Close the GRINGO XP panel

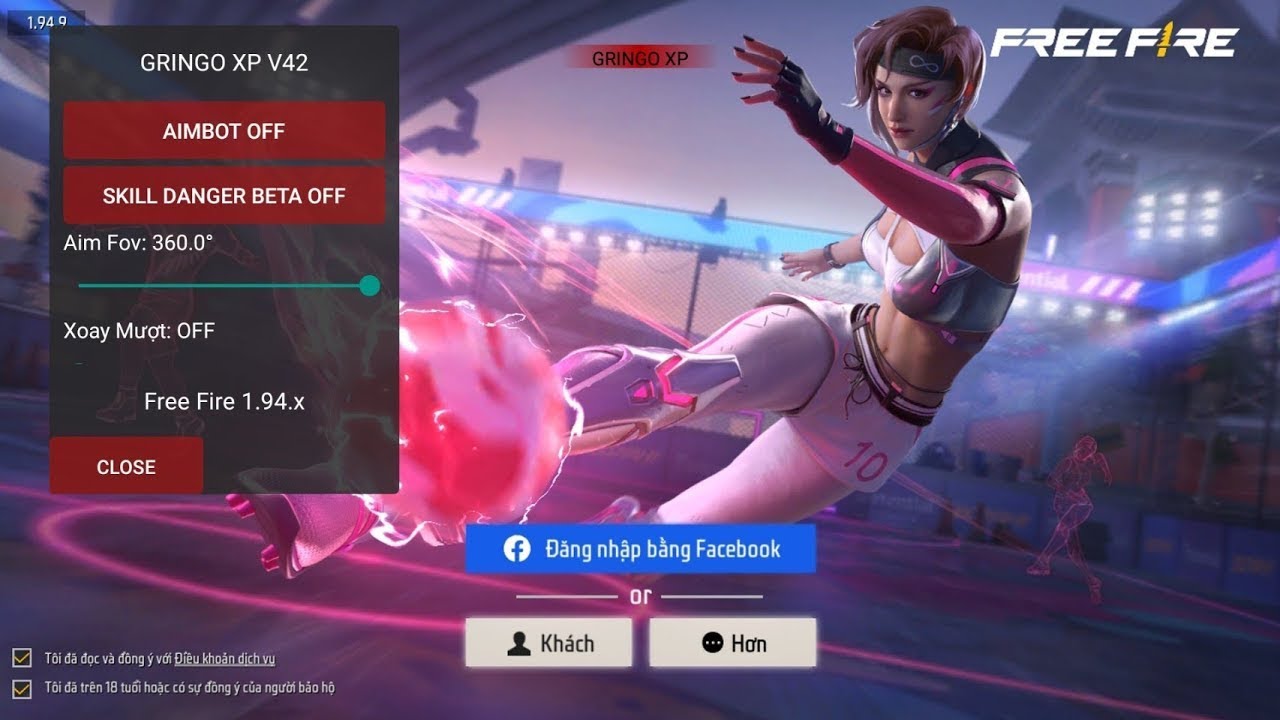[126, 466]
